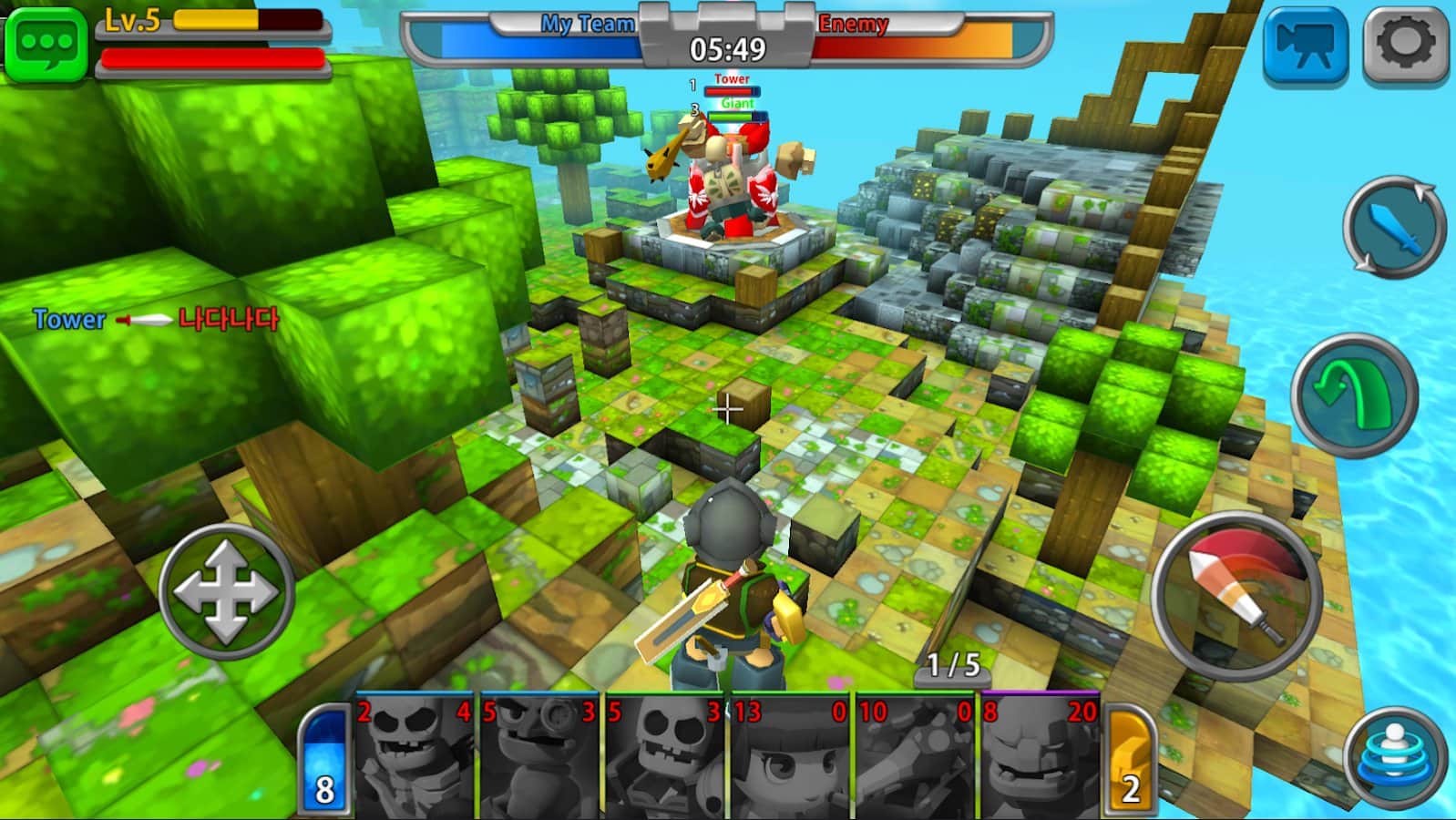Viewport: 1456px width, 820px height.
Task: Switch weapon with the blue sword button
Action: 1394,228
